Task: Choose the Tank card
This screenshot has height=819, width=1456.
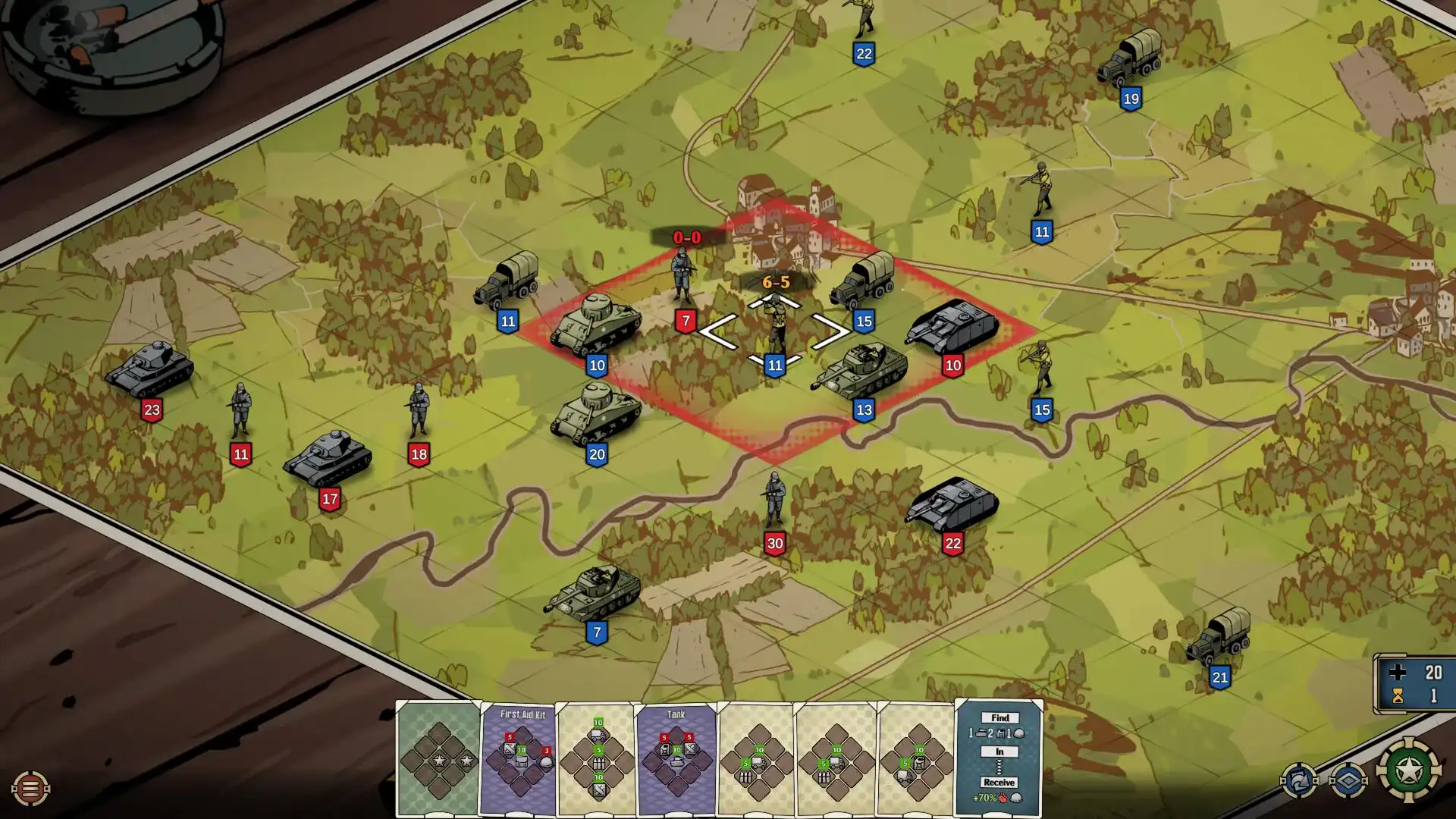Action: pyautogui.click(x=676, y=758)
